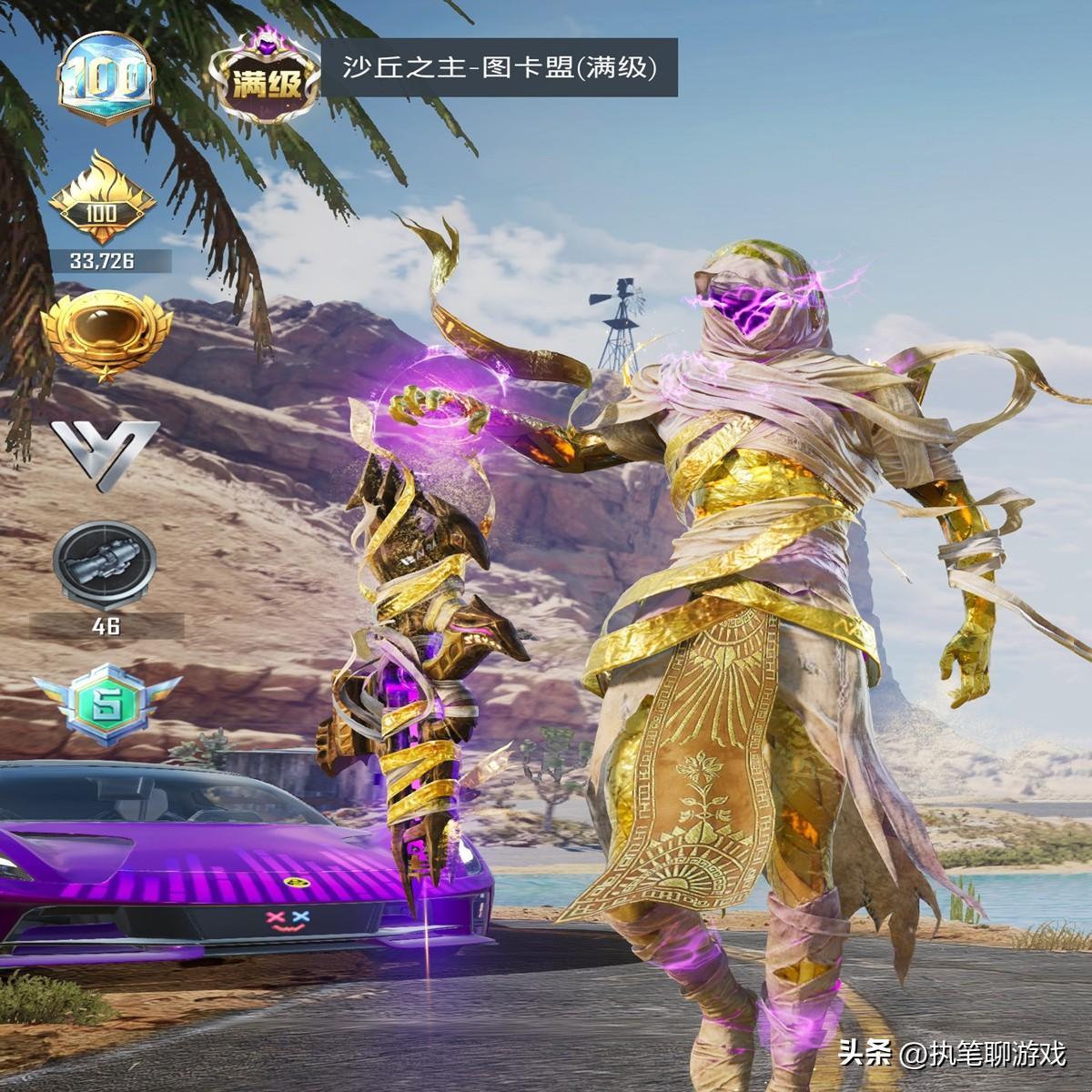View the golden helmet rank medal
The width and height of the screenshot is (1092, 1092).
[x=106, y=333]
